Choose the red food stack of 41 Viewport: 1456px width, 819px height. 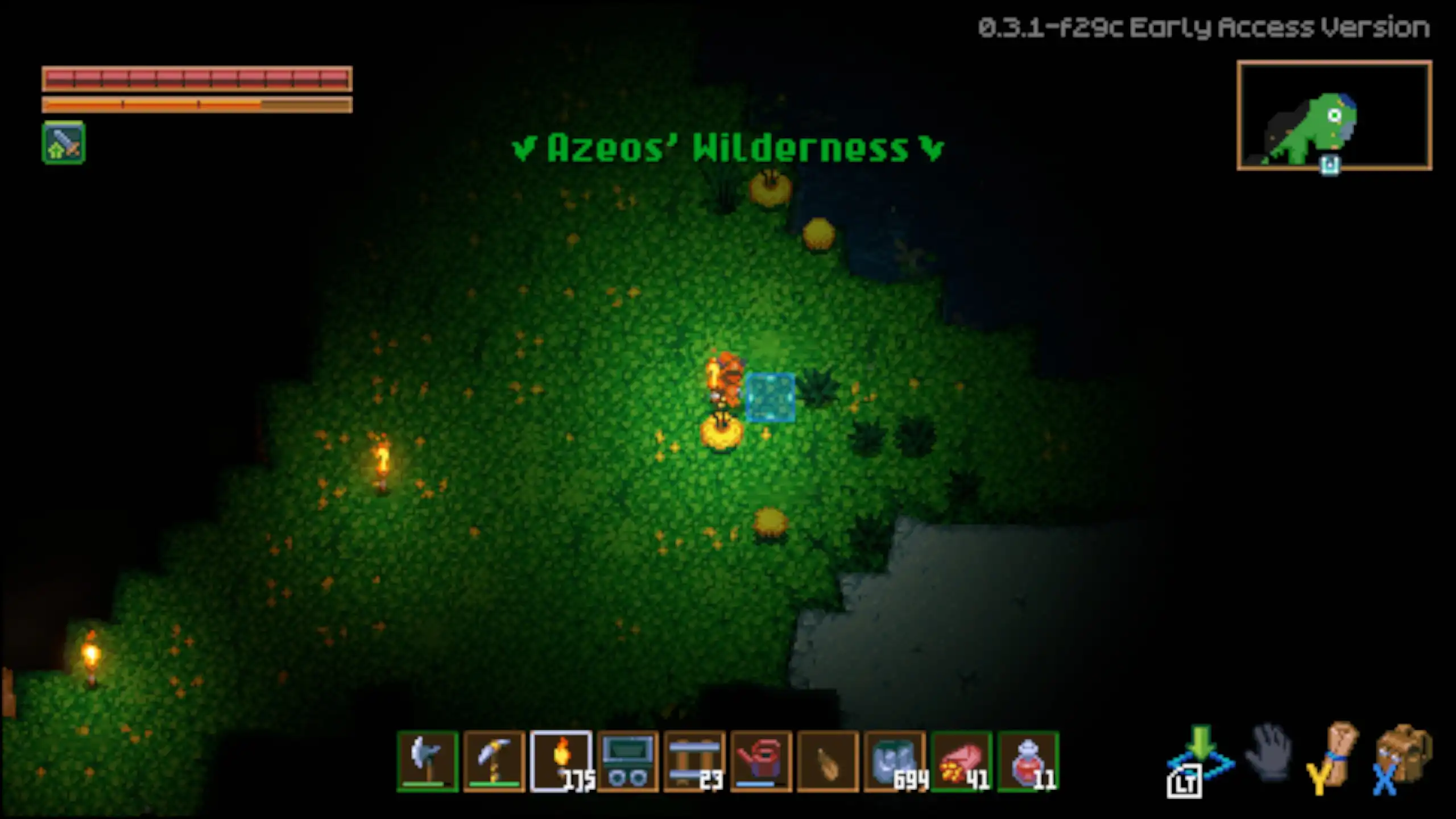(961, 761)
